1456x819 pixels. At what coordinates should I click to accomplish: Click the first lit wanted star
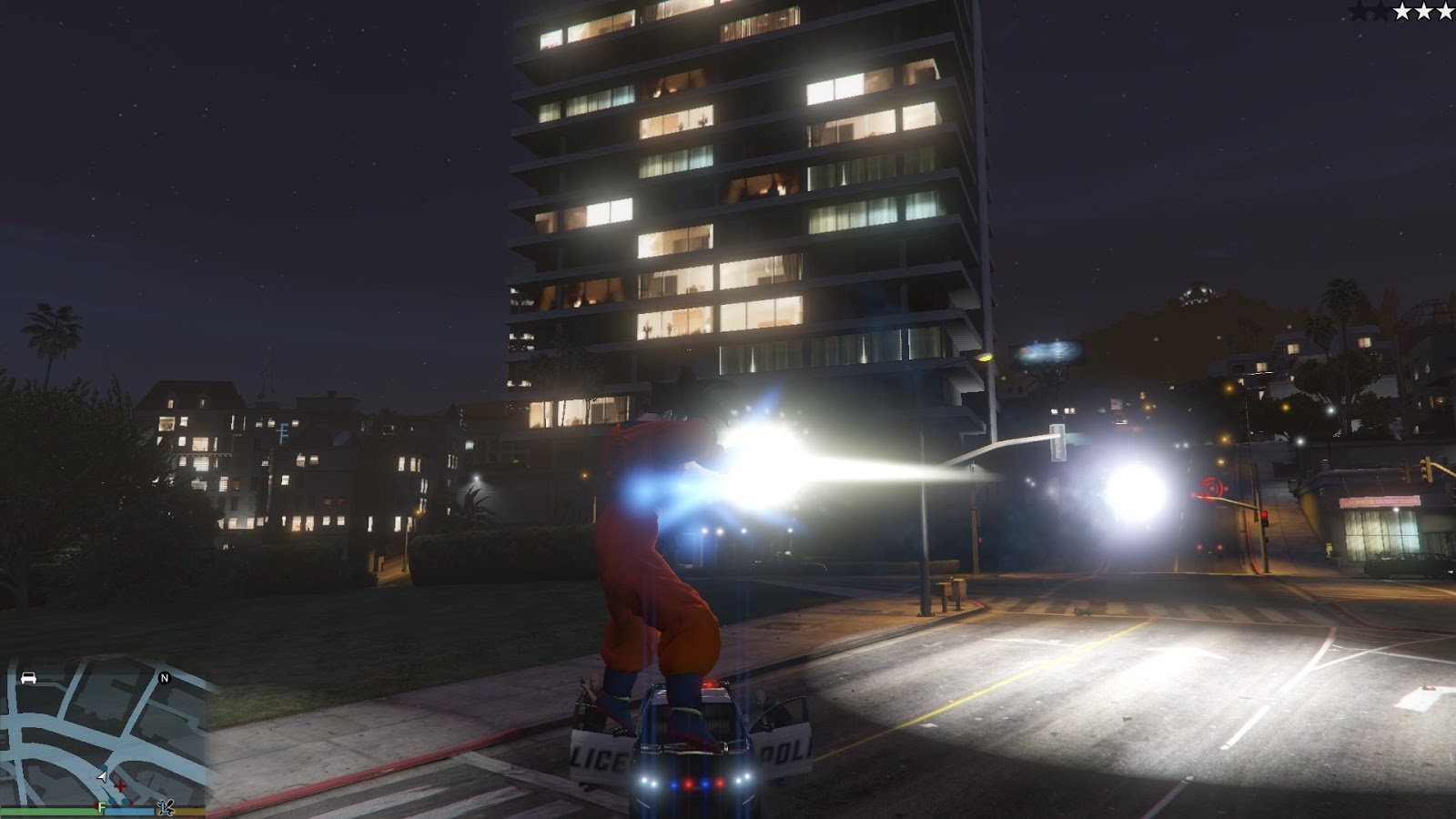tap(1403, 12)
